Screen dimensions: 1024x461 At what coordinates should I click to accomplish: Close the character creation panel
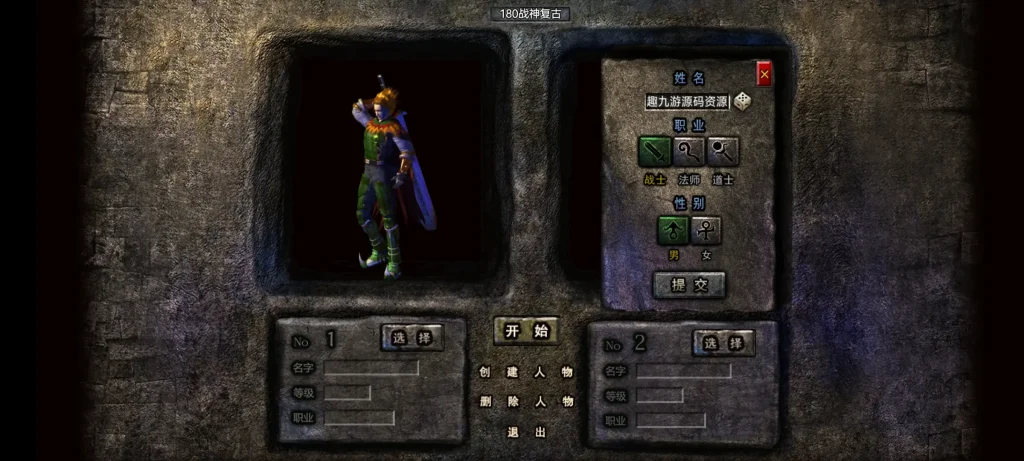(x=764, y=73)
